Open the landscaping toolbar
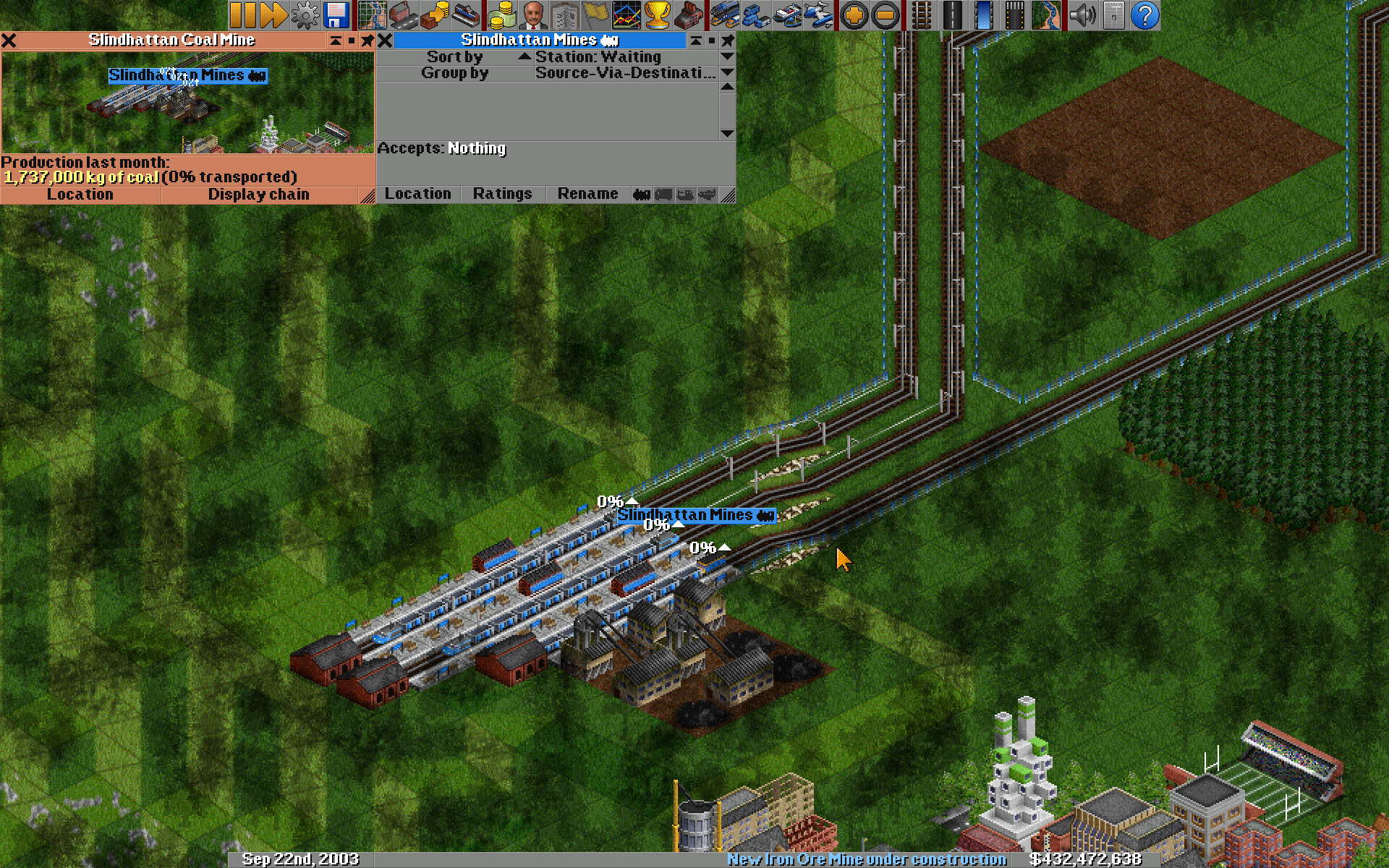1389x868 pixels. (x=1047, y=14)
